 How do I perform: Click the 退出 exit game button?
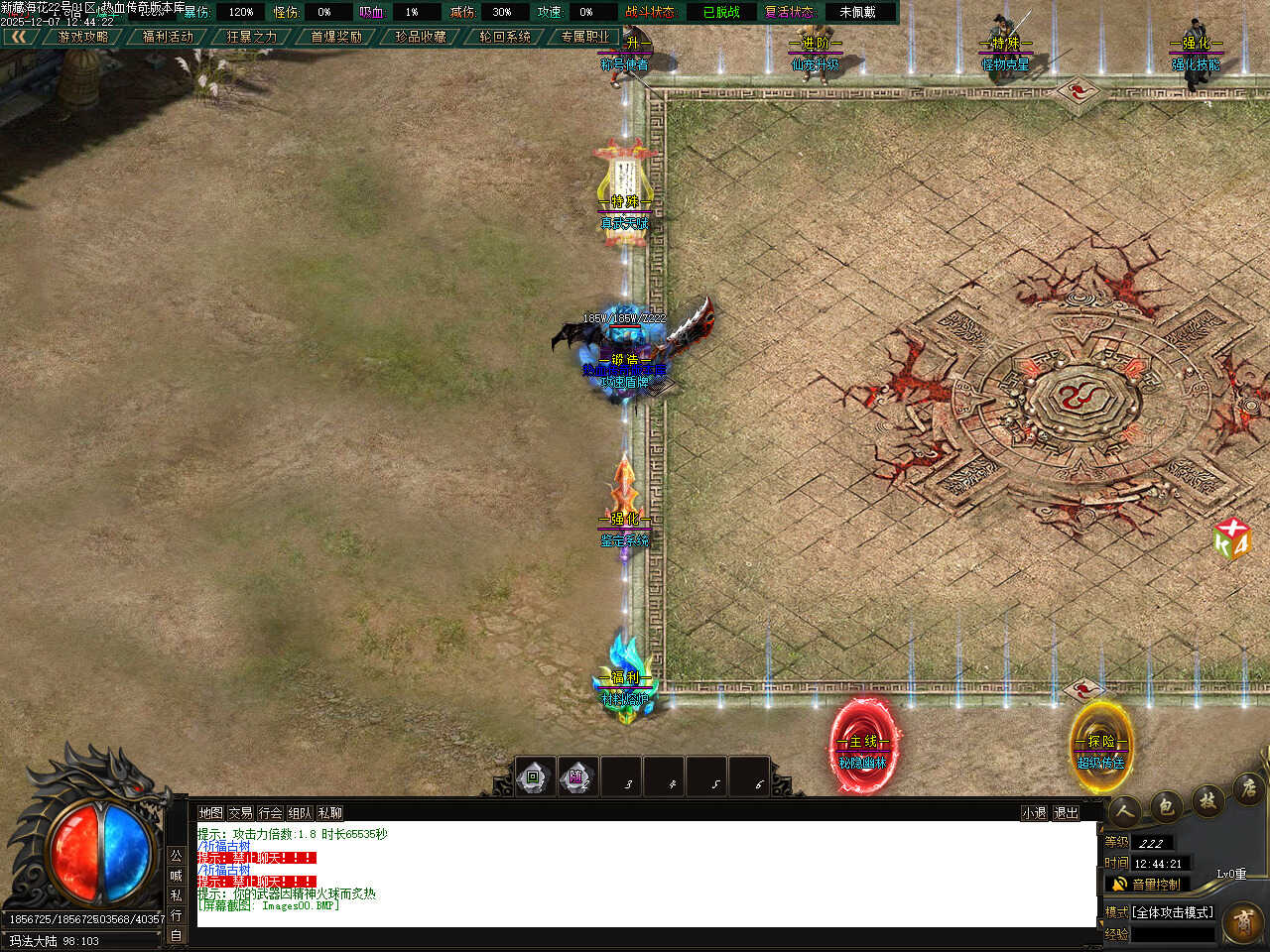point(1066,812)
